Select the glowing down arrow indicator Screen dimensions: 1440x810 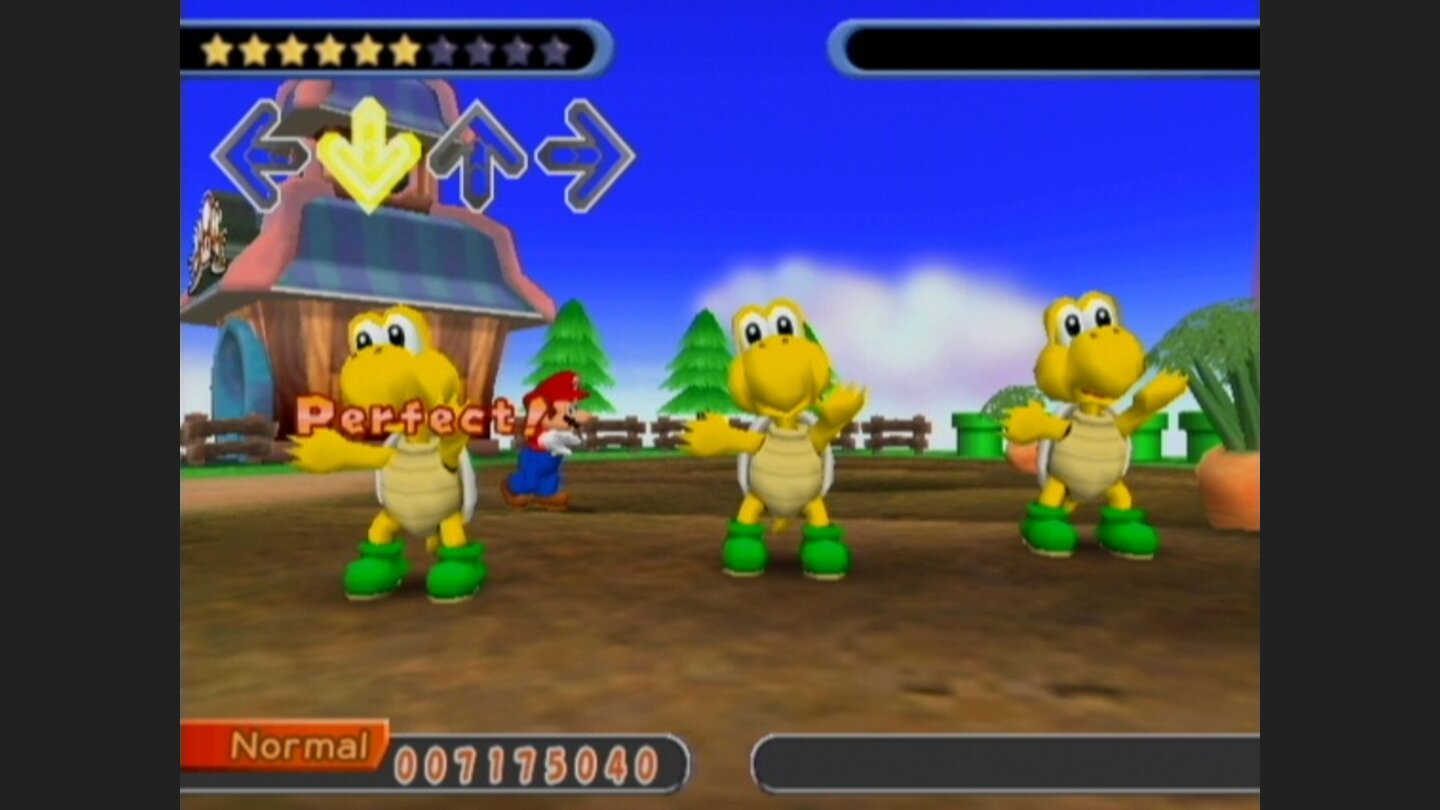370,150
